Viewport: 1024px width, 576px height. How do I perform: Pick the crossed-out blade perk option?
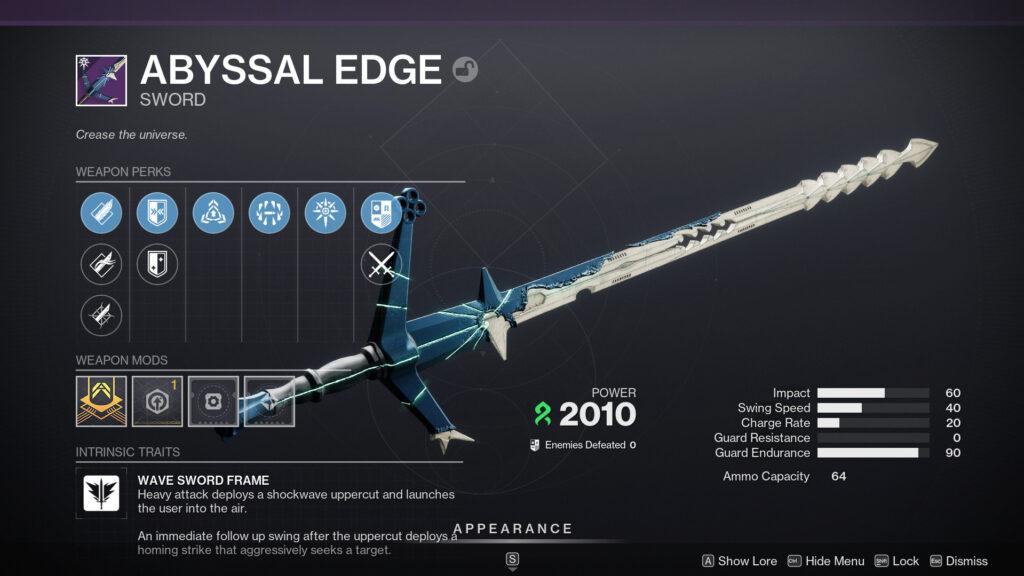pyautogui.click(x=101, y=315)
